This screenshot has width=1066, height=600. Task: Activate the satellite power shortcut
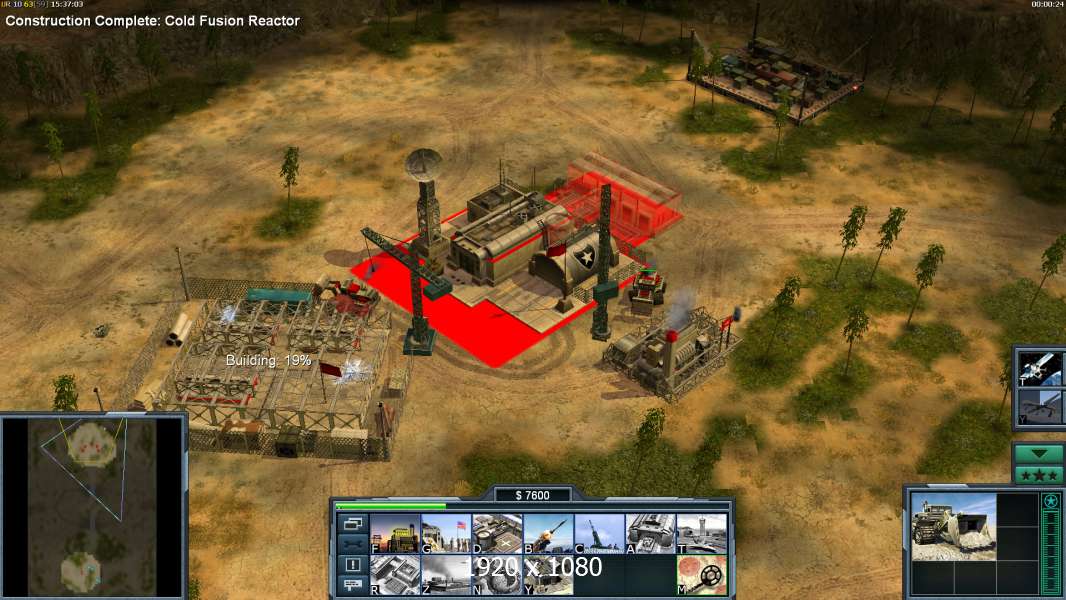(1040, 369)
